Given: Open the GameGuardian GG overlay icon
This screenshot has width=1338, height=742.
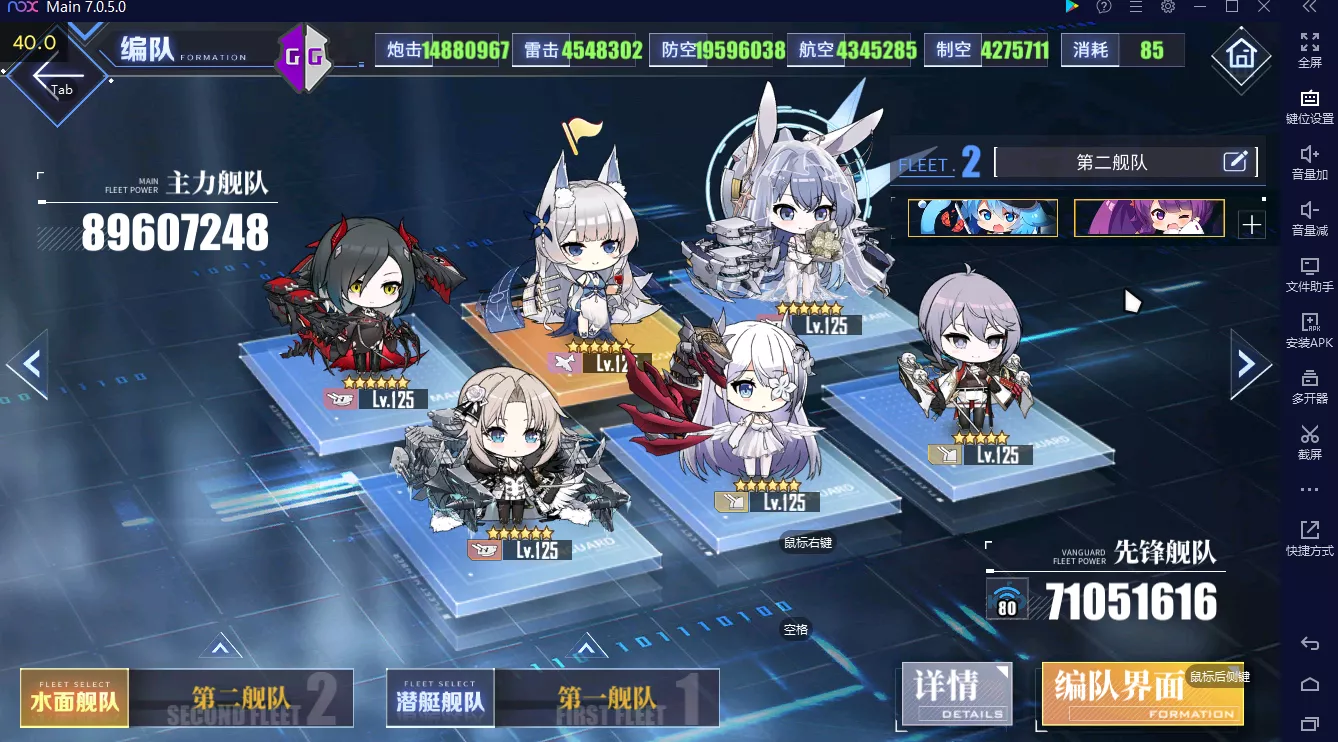Looking at the screenshot, I should [x=304, y=57].
